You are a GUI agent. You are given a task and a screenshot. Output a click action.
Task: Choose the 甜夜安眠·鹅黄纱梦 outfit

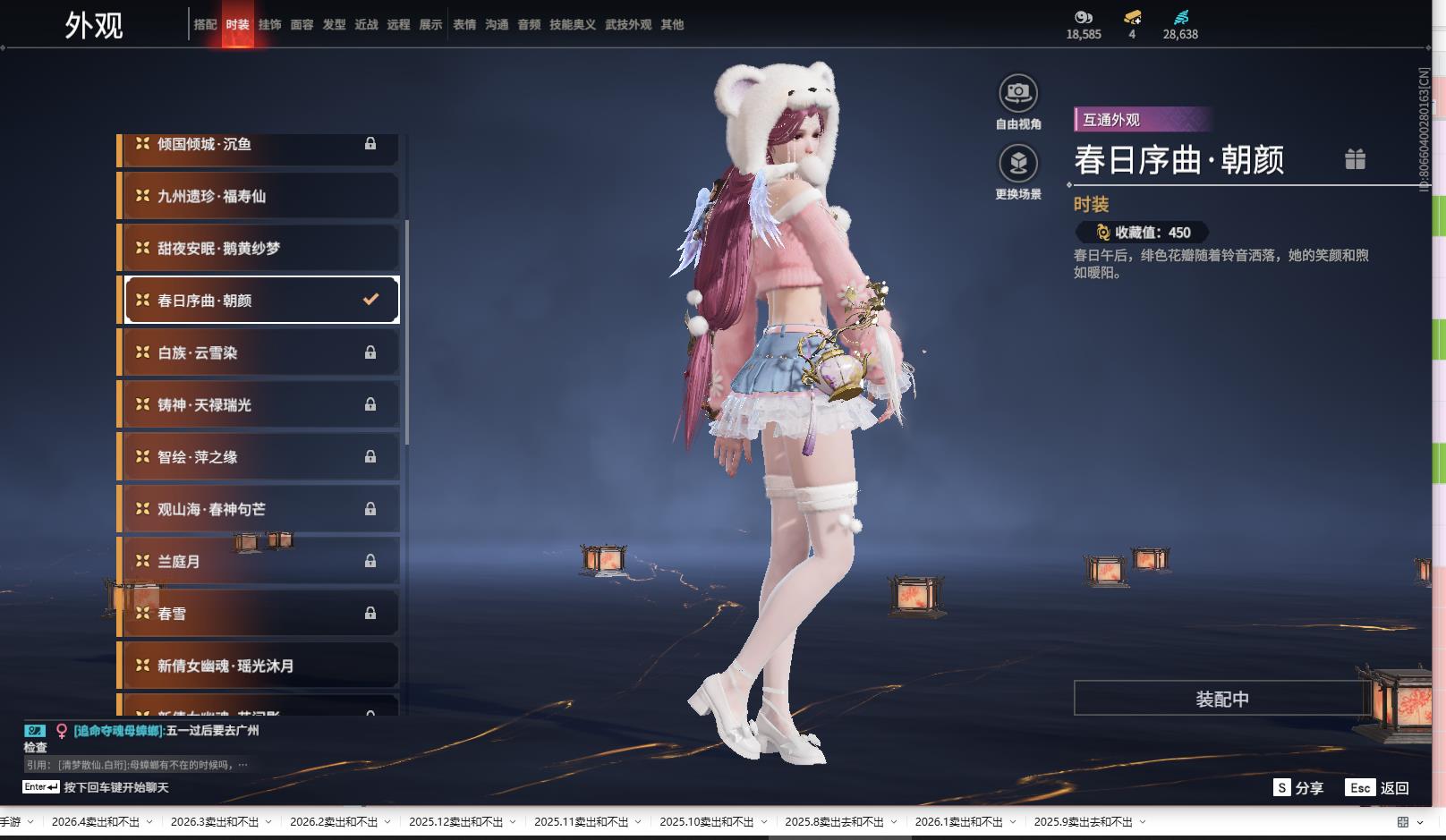pyautogui.click(x=259, y=248)
